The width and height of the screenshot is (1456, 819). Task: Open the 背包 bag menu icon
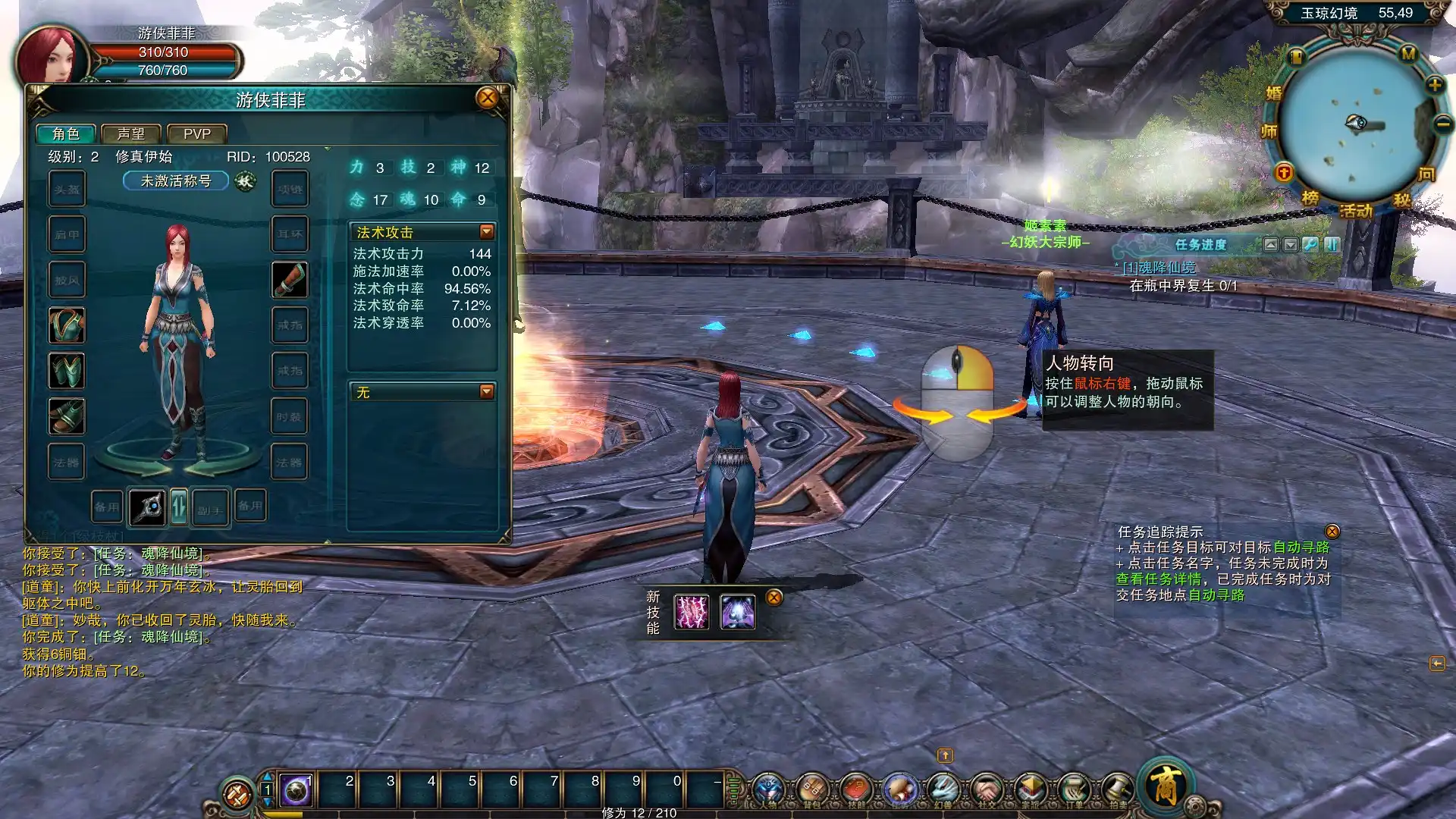click(812, 790)
